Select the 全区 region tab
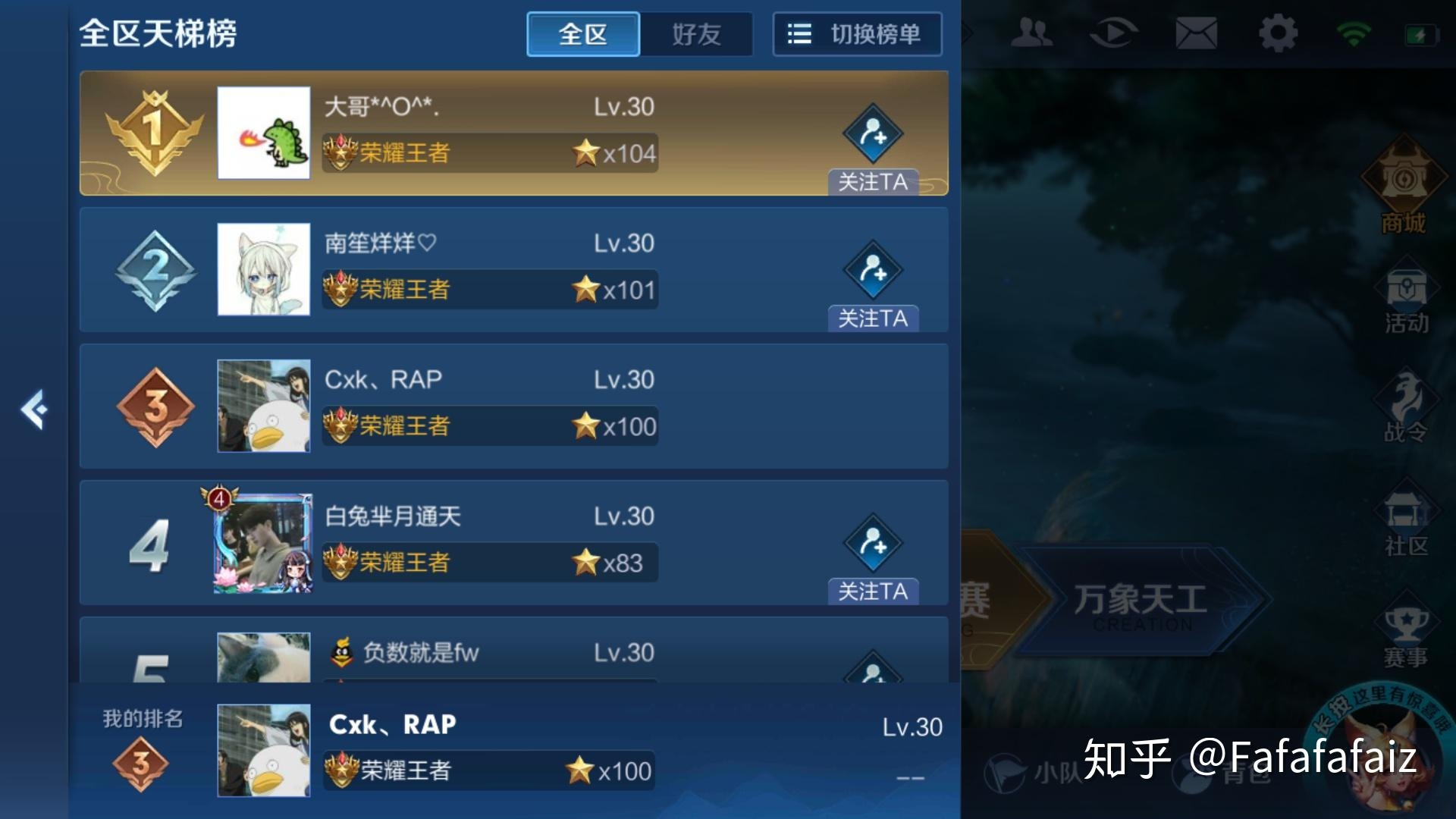Image resolution: width=1456 pixels, height=819 pixels. (582, 34)
